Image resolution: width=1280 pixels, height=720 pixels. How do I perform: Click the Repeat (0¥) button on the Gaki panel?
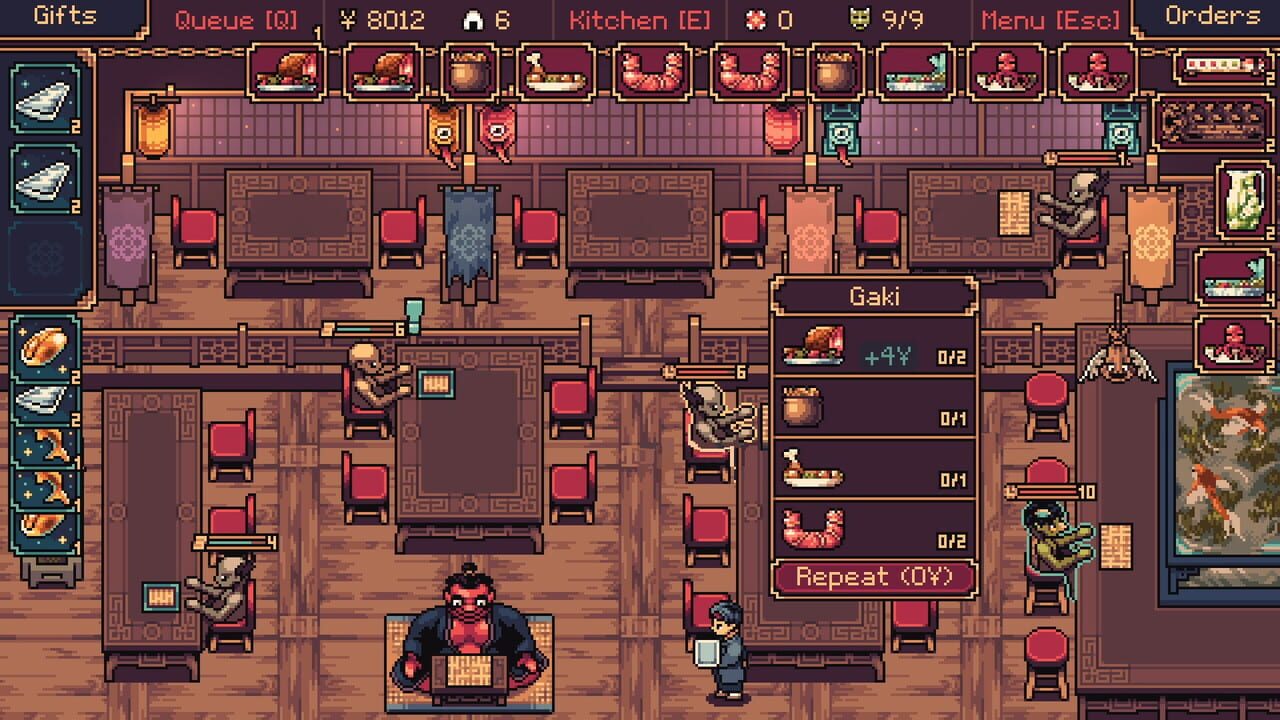tap(877, 575)
